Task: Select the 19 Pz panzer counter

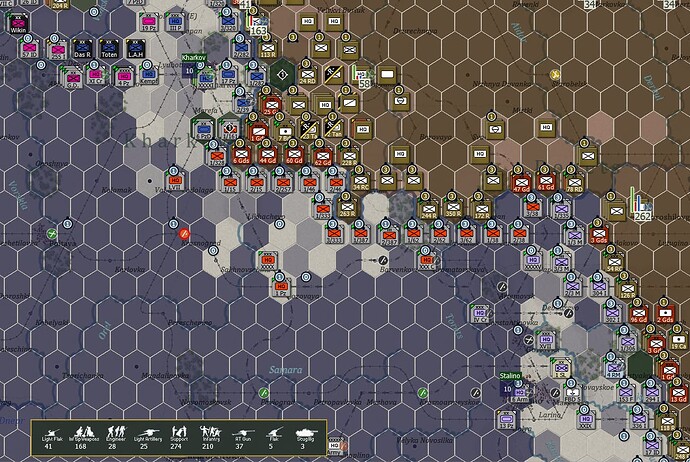Action: click(x=149, y=21)
